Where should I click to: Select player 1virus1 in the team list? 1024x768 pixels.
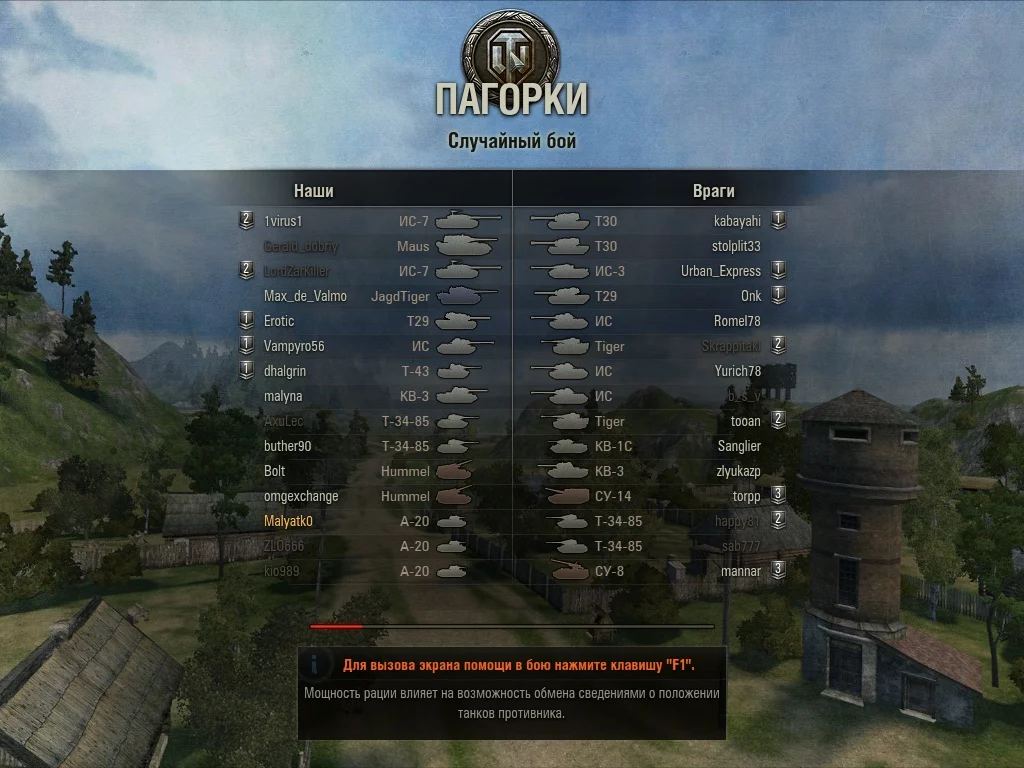[x=283, y=221]
